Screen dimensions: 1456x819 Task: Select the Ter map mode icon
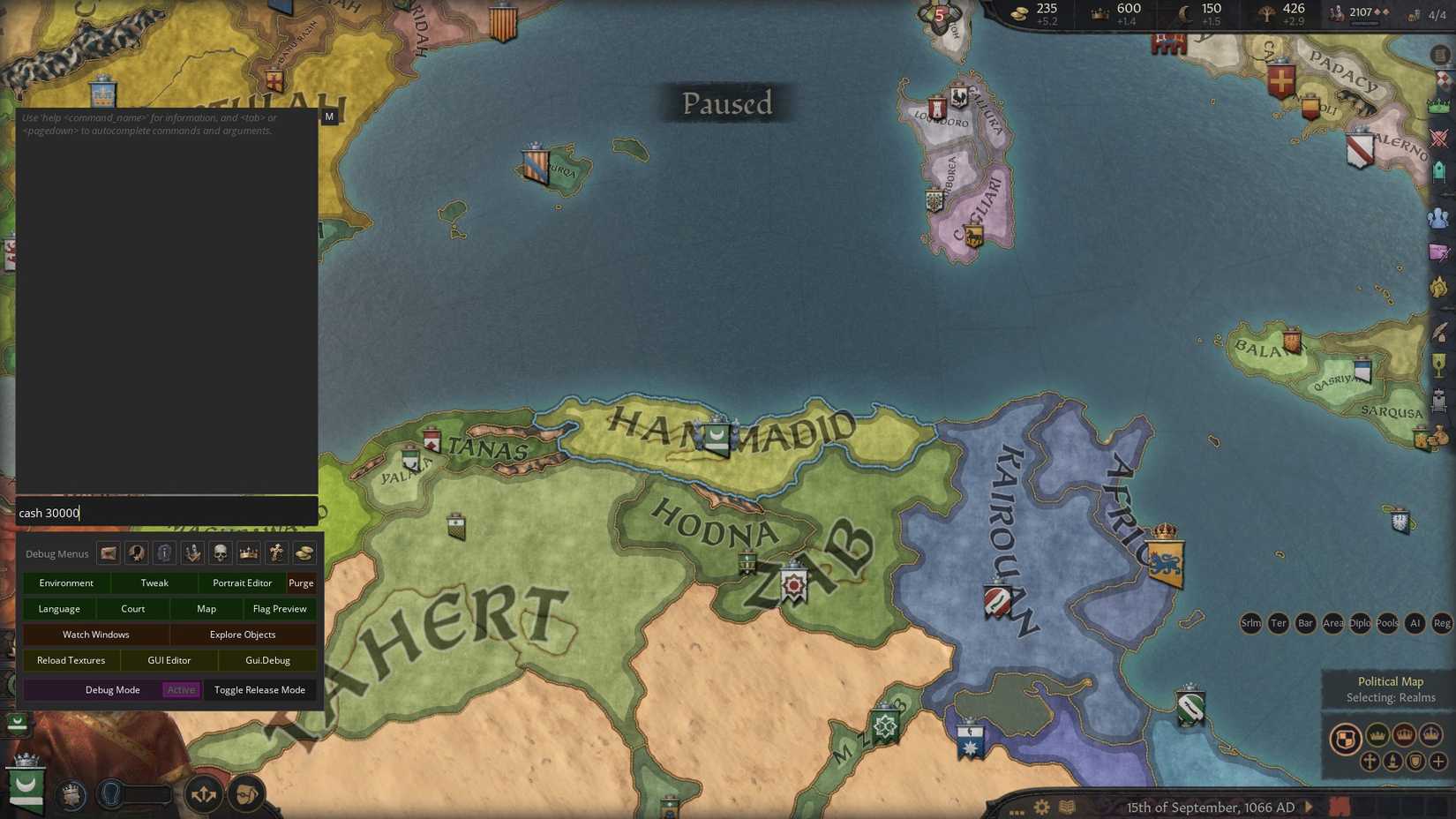[x=1278, y=624]
